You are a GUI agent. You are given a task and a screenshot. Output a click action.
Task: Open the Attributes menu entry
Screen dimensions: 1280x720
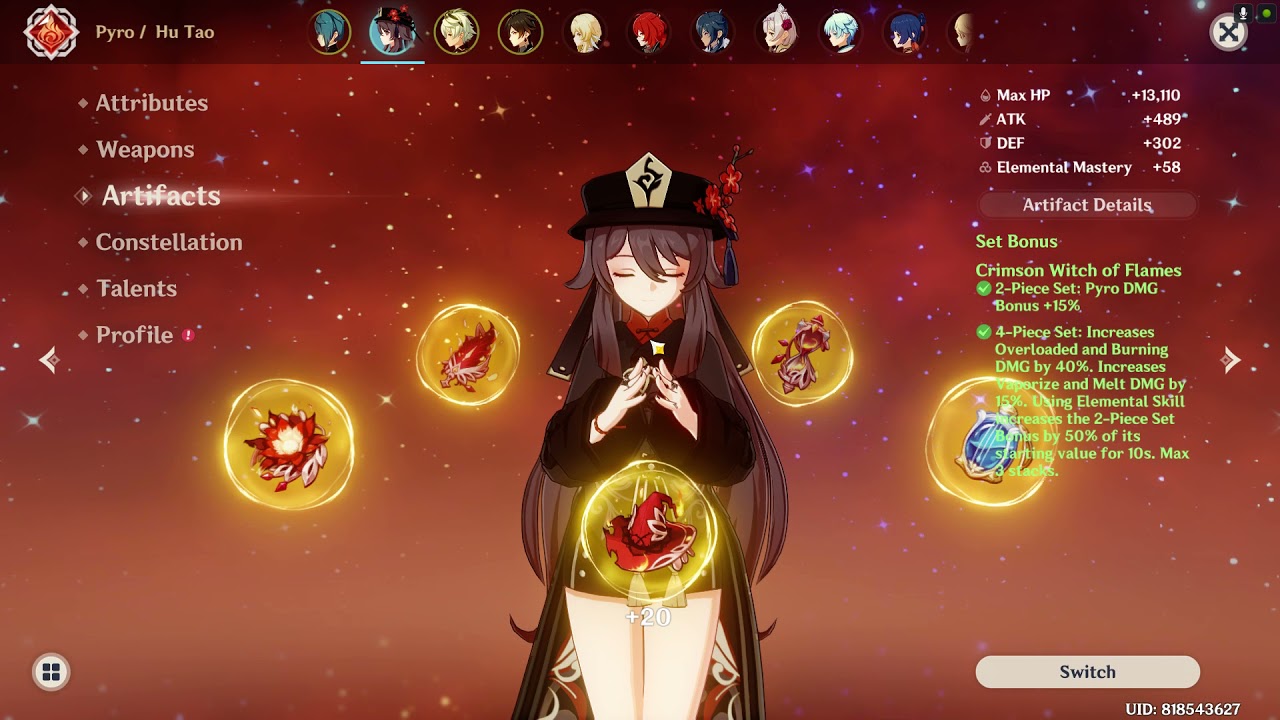coord(151,103)
